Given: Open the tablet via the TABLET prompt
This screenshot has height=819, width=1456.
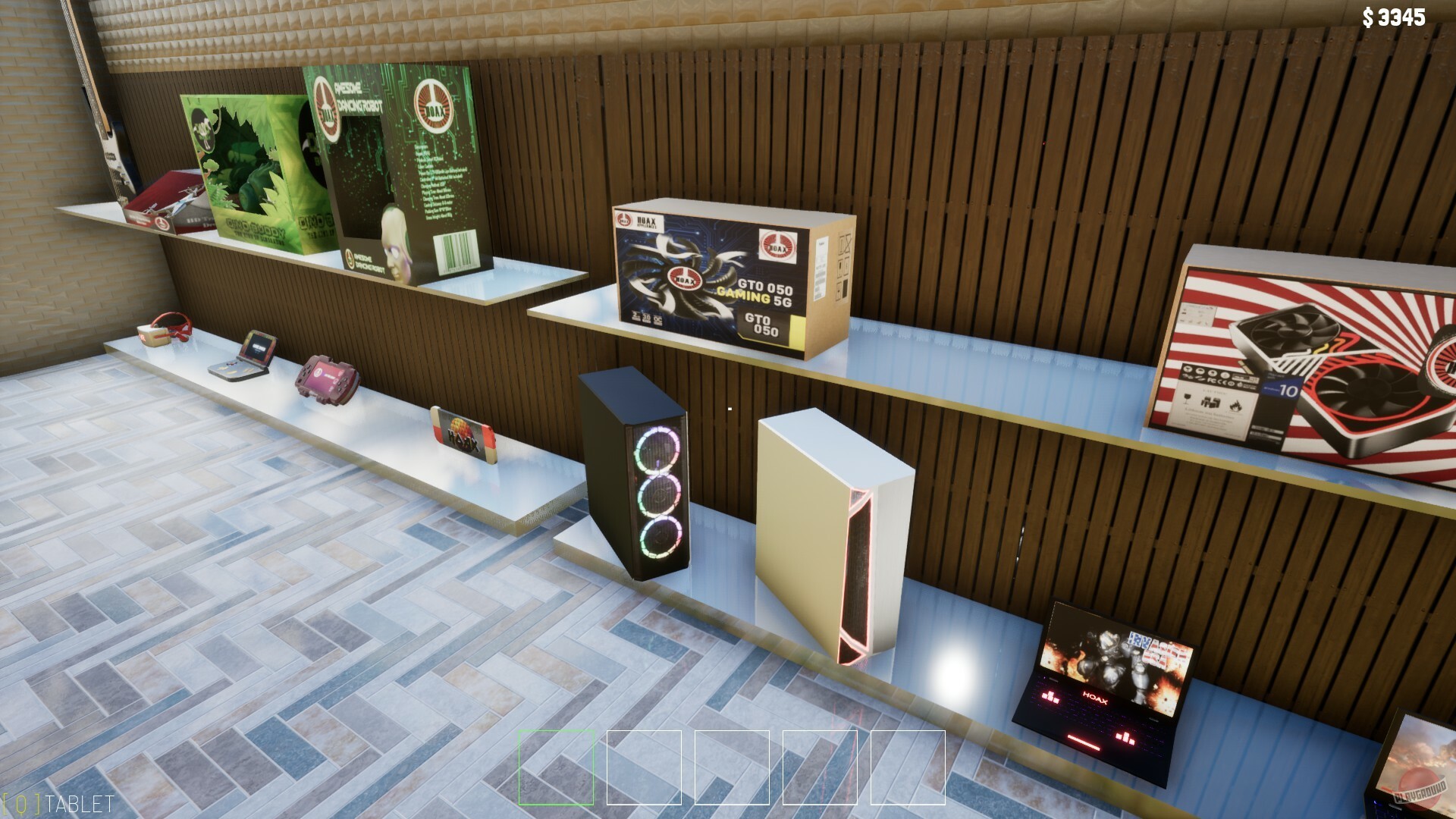Looking at the screenshot, I should click(x=57, y=799).
